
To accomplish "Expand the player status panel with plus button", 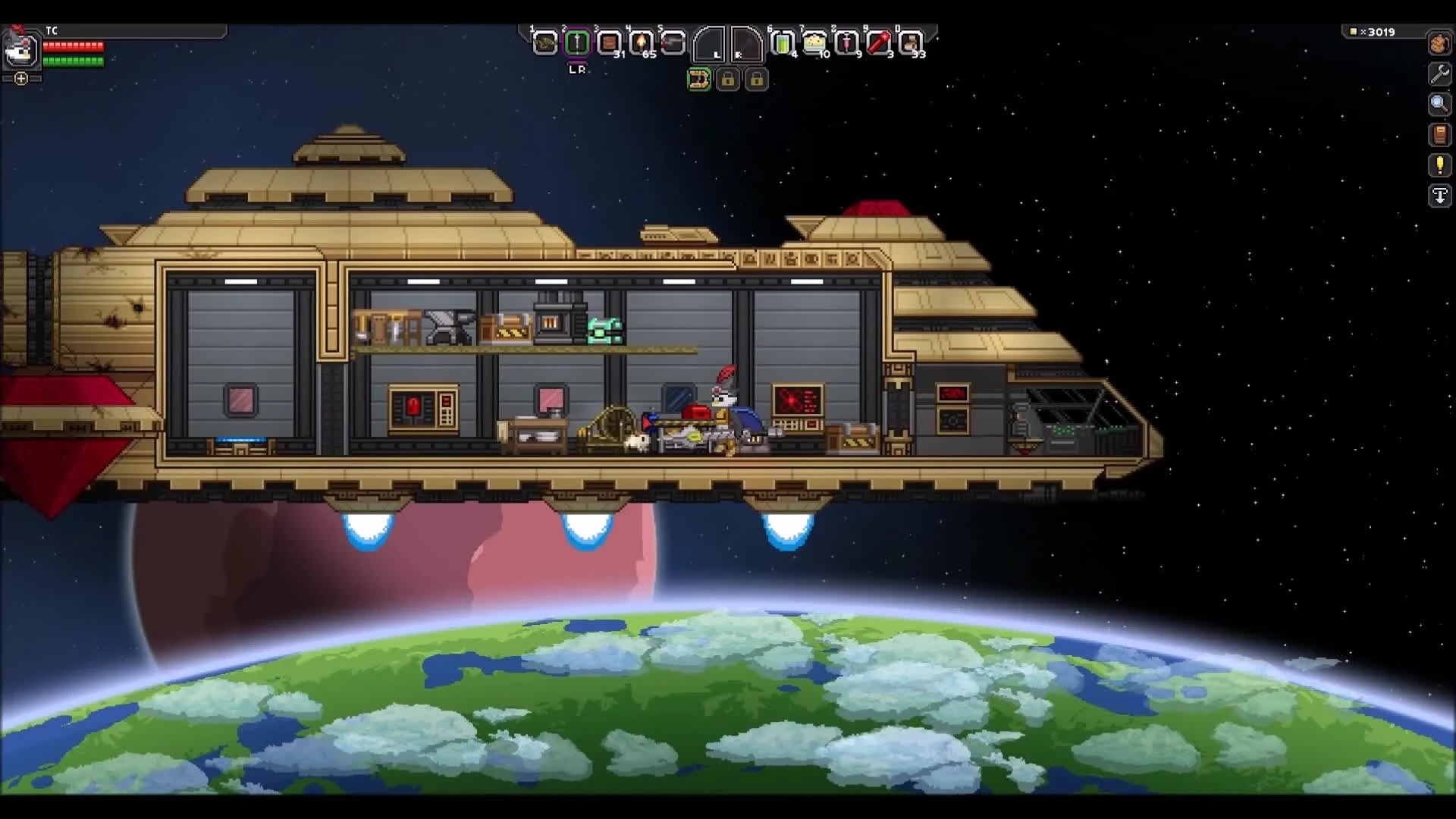I will 20,78.
